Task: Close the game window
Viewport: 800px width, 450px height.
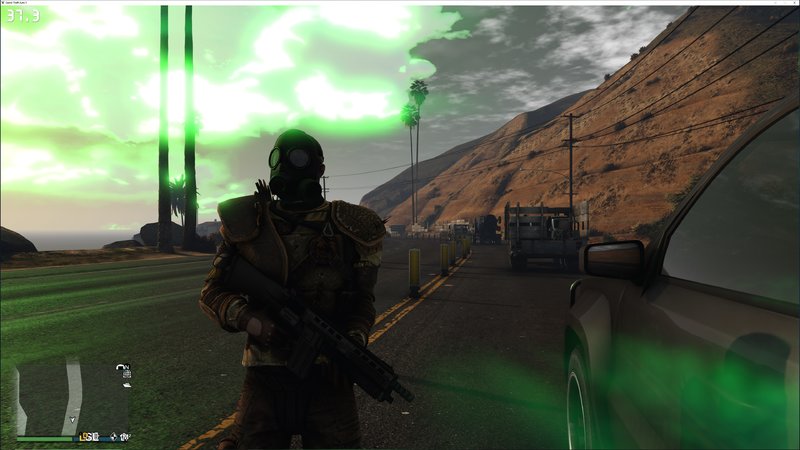Action: (x=791, y=3)
